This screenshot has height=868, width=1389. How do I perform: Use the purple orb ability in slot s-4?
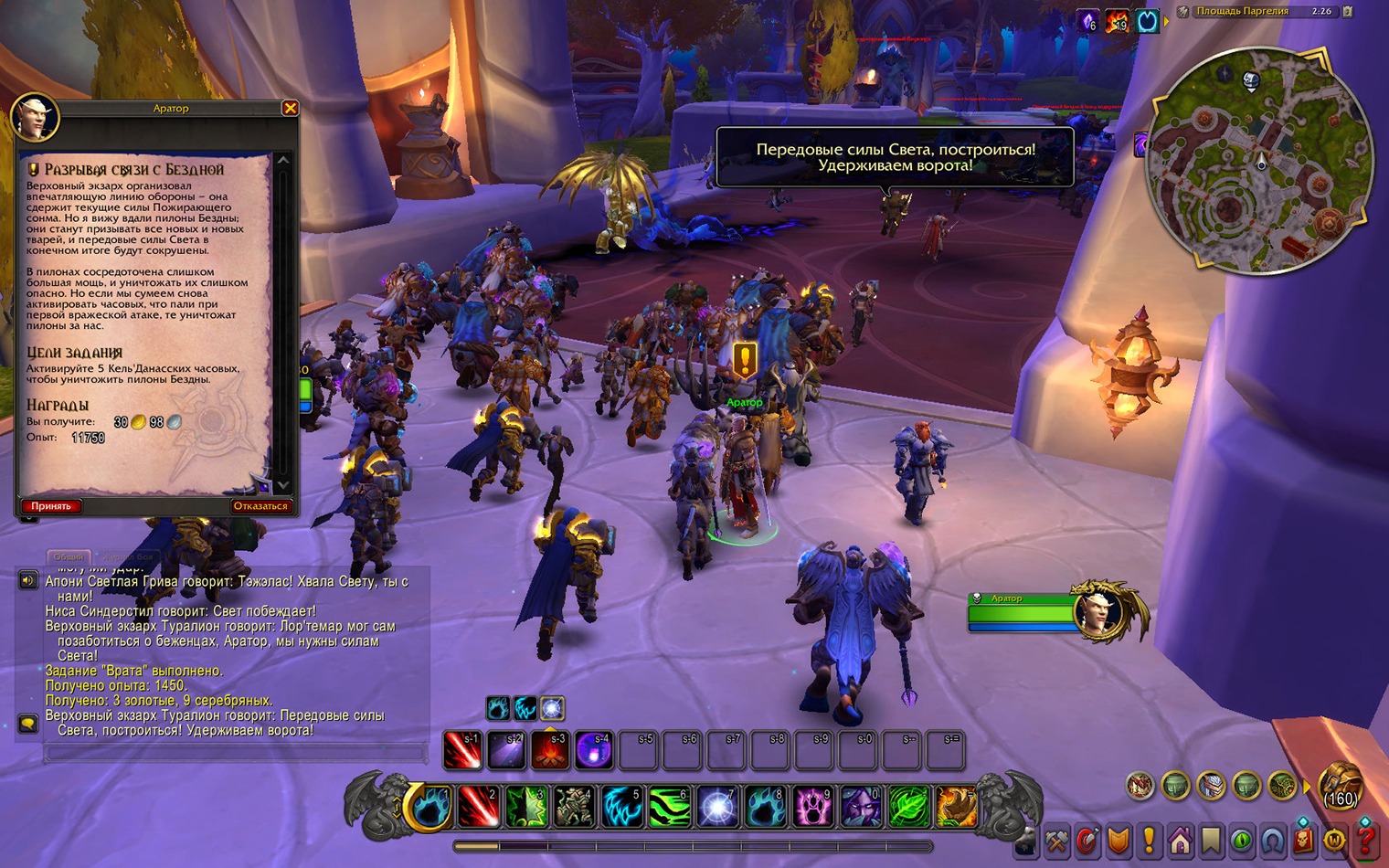coord(594,751)
